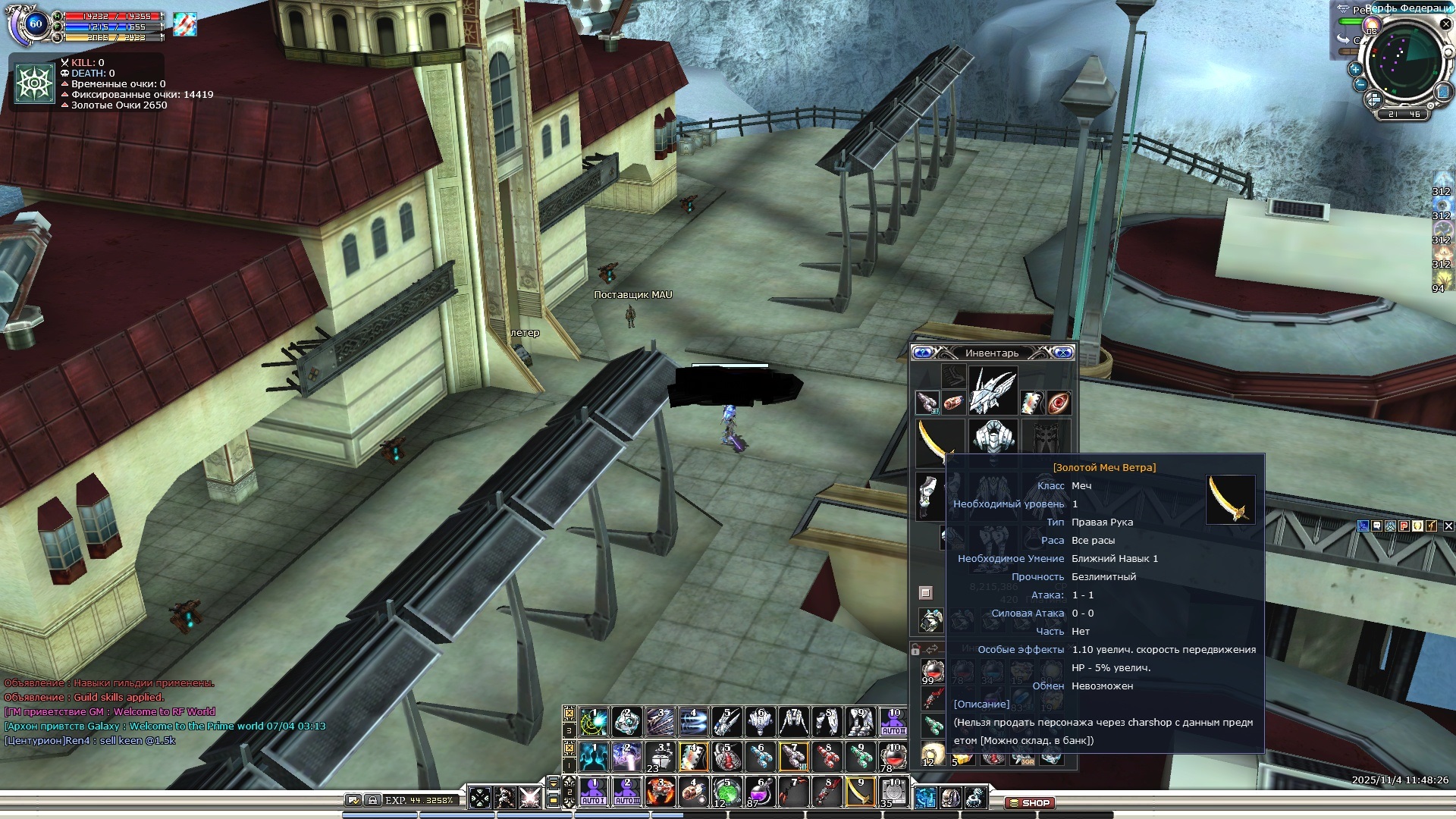Close the radar minimap

point(1445,24)
